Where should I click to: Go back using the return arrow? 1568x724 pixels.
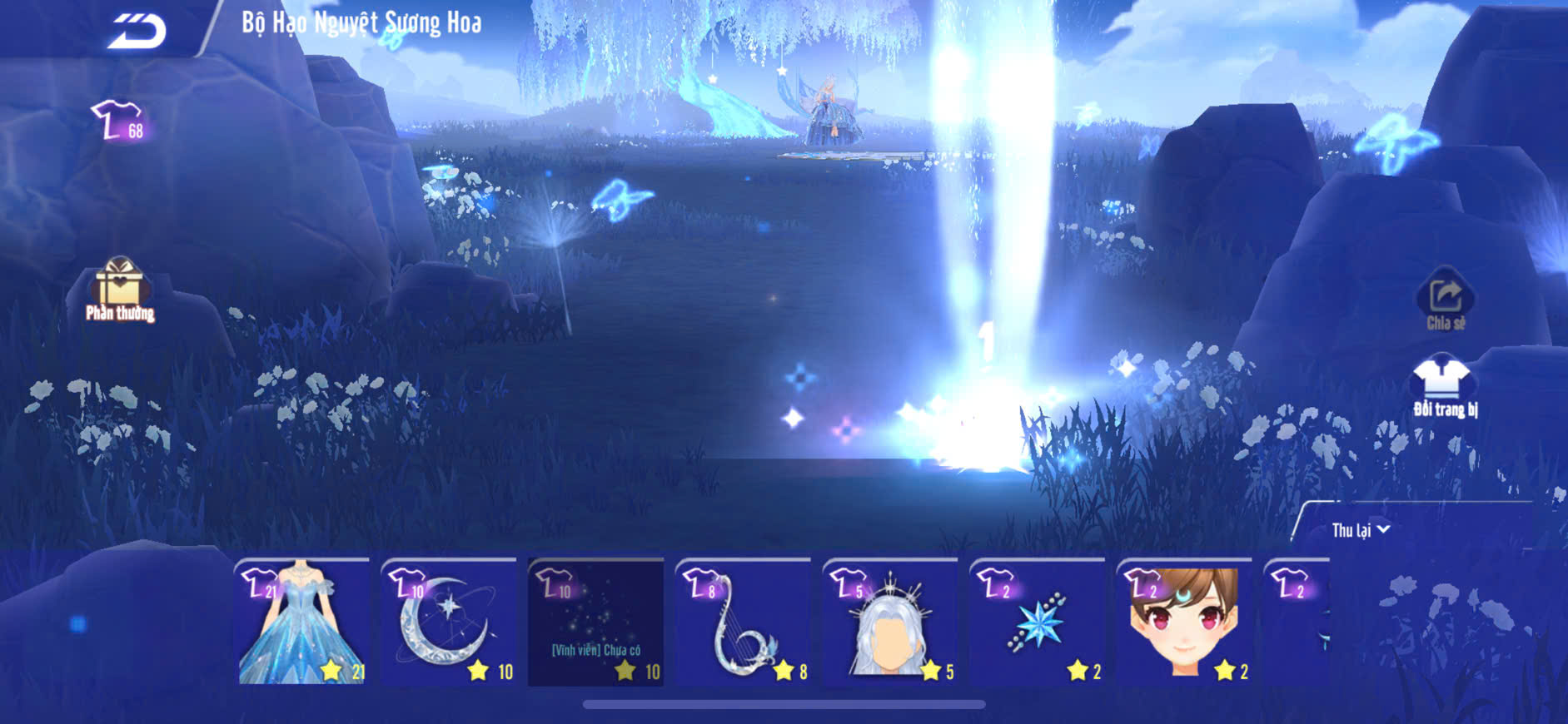(137, 32)
